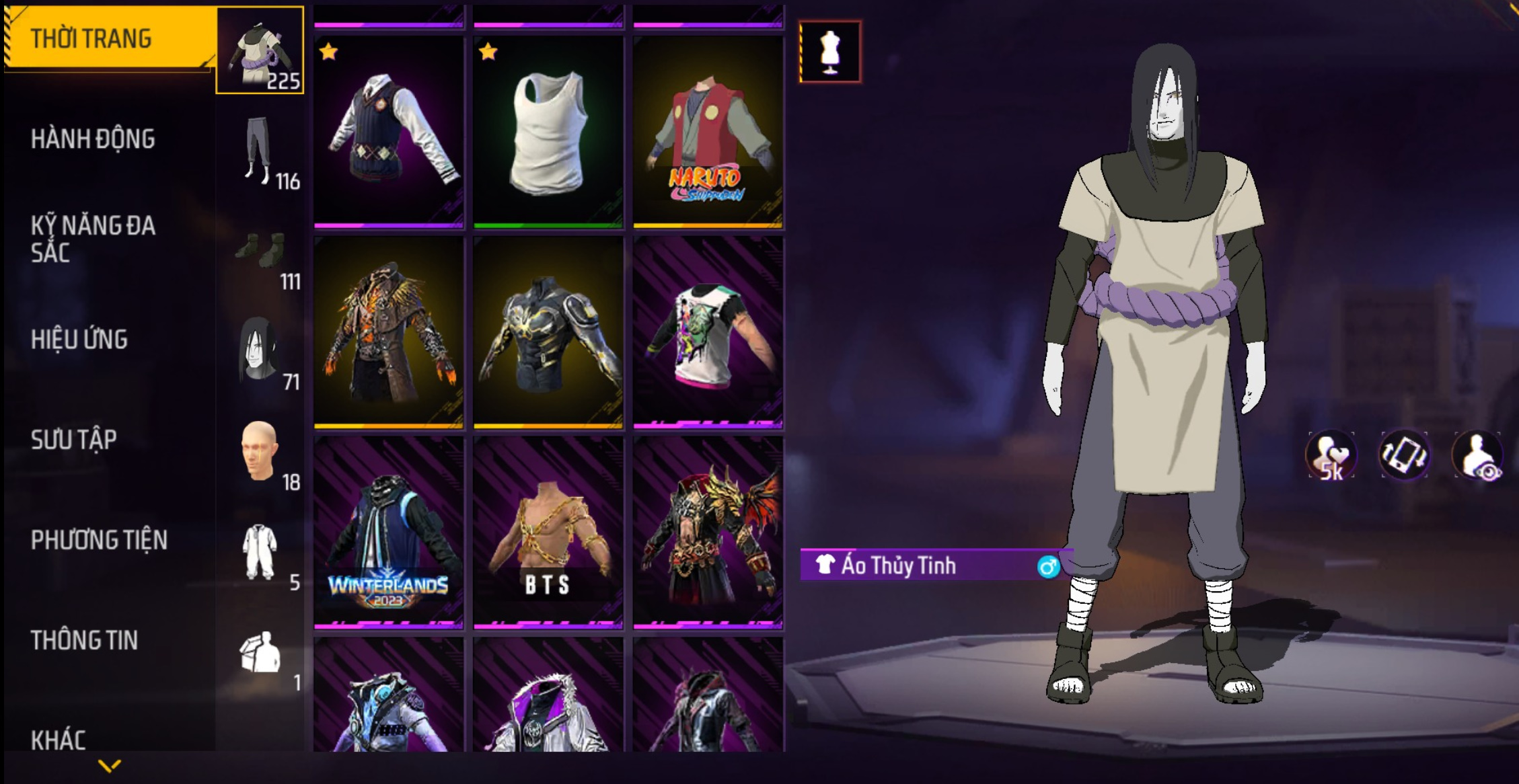Open the long-haired head subcategory
Image resolution: width=1519 pixels, height=784 pixels.
pos(260,351)
